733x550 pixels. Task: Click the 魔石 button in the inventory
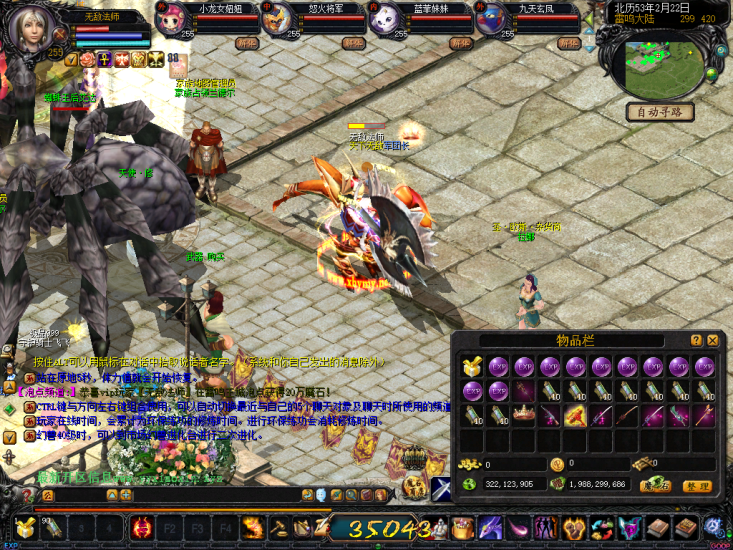pos(655,486)
